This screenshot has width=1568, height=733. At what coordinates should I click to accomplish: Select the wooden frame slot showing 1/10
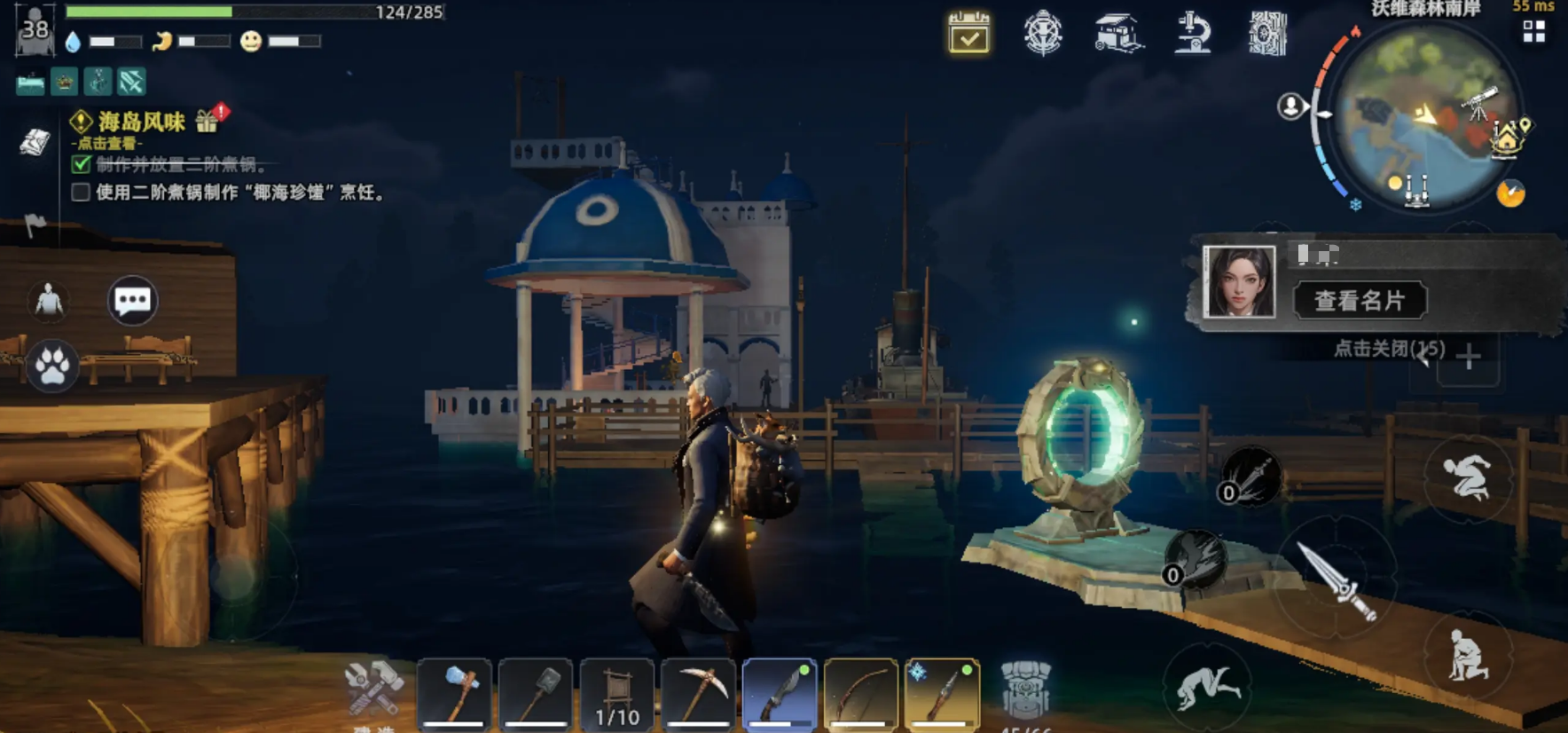tap(617, 694)
